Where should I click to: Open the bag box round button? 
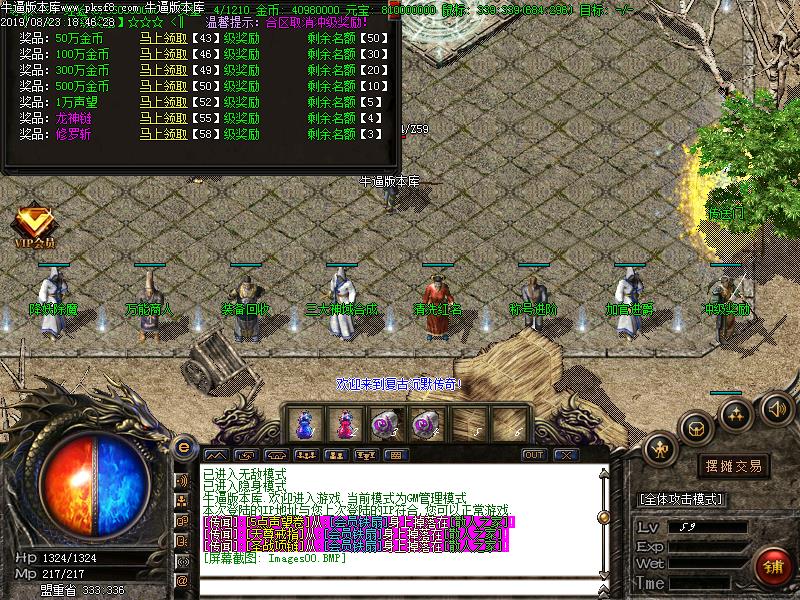696,428
